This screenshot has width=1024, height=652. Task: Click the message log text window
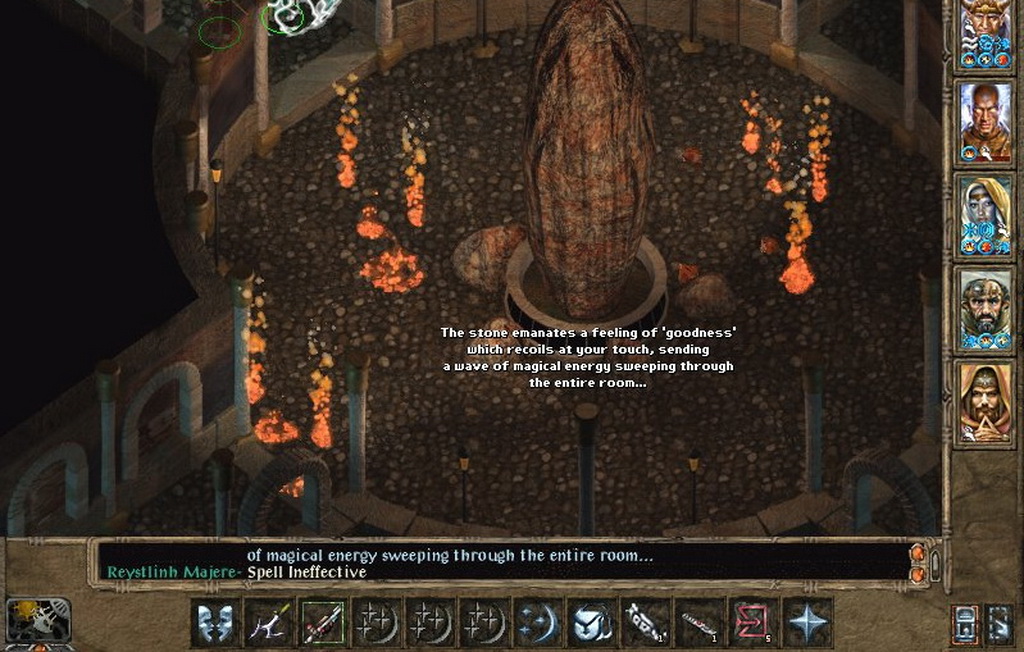pos(500,563)
